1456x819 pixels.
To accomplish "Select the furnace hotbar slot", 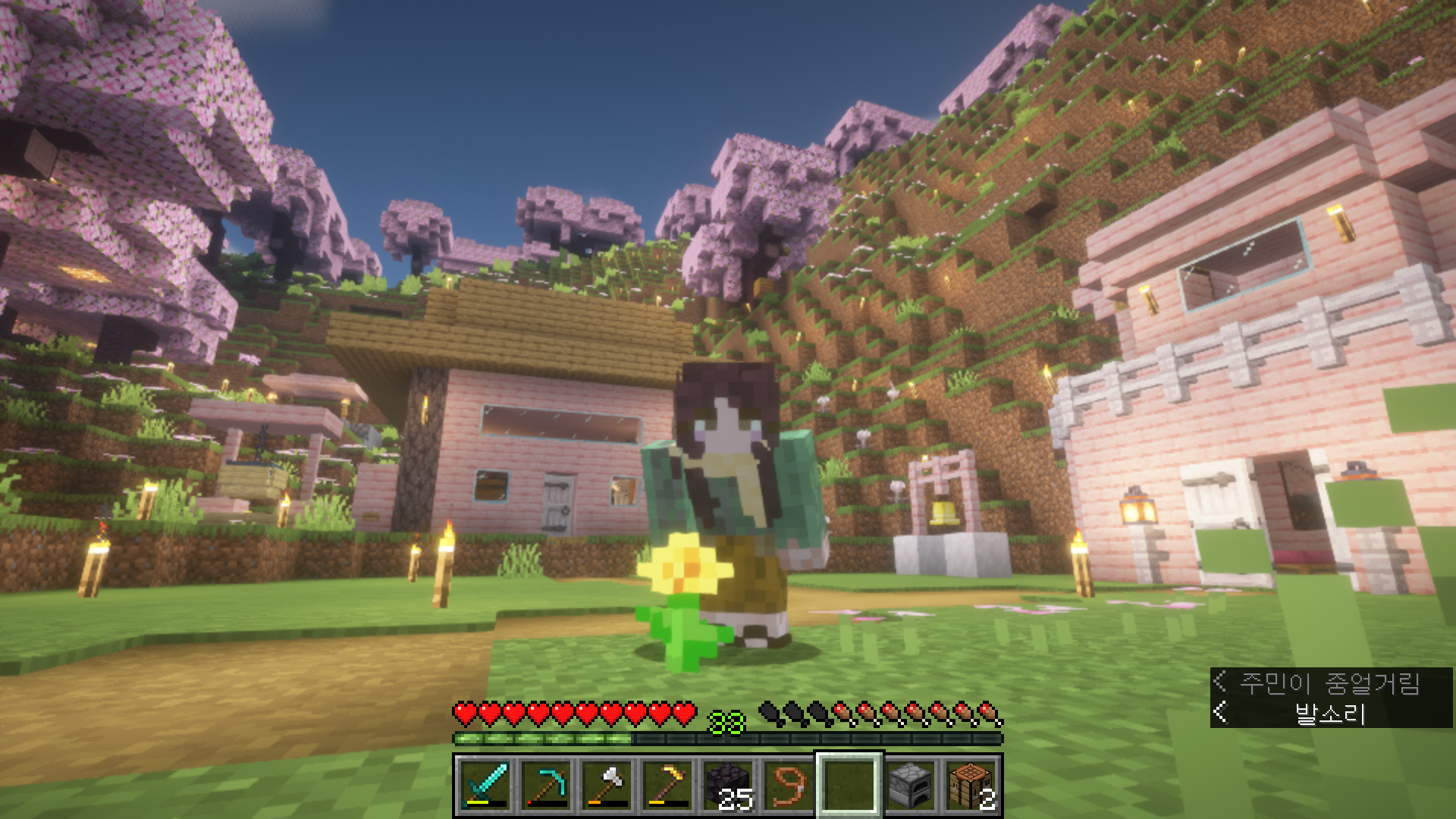I will (x=909, y=785).
